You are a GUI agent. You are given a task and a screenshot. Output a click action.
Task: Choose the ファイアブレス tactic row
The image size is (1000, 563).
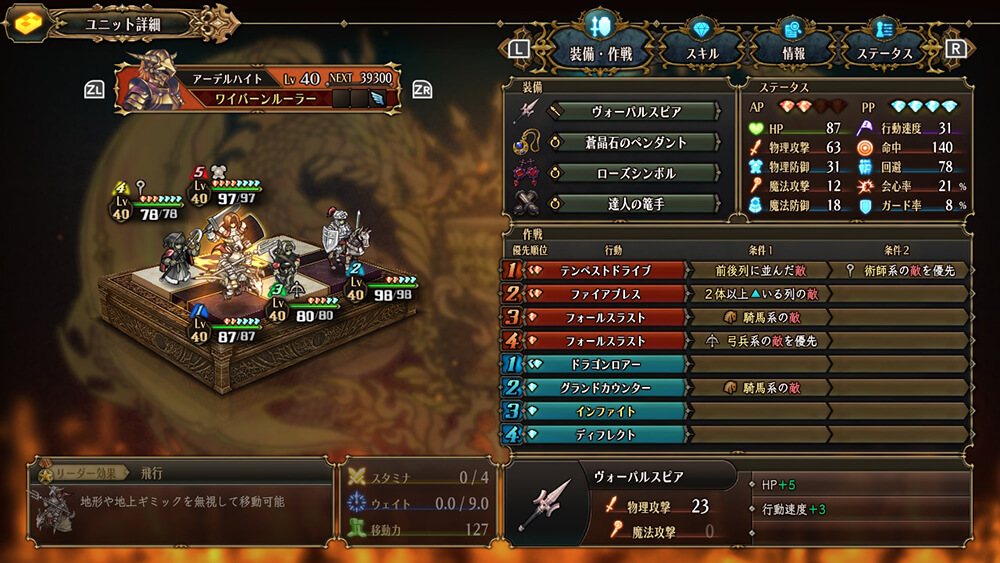pyautogui.click(x=607, y=294)
